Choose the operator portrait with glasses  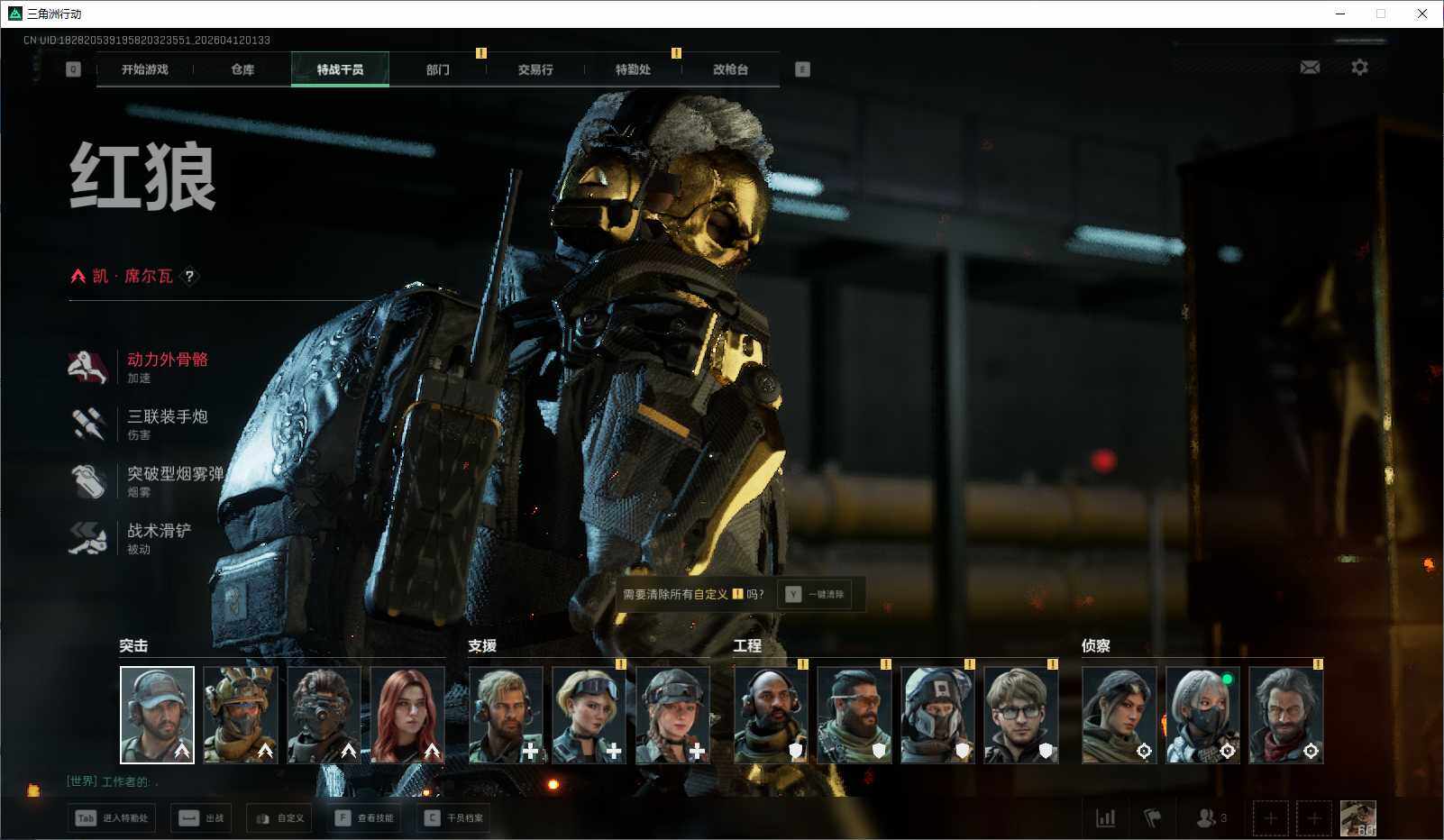1020,715
